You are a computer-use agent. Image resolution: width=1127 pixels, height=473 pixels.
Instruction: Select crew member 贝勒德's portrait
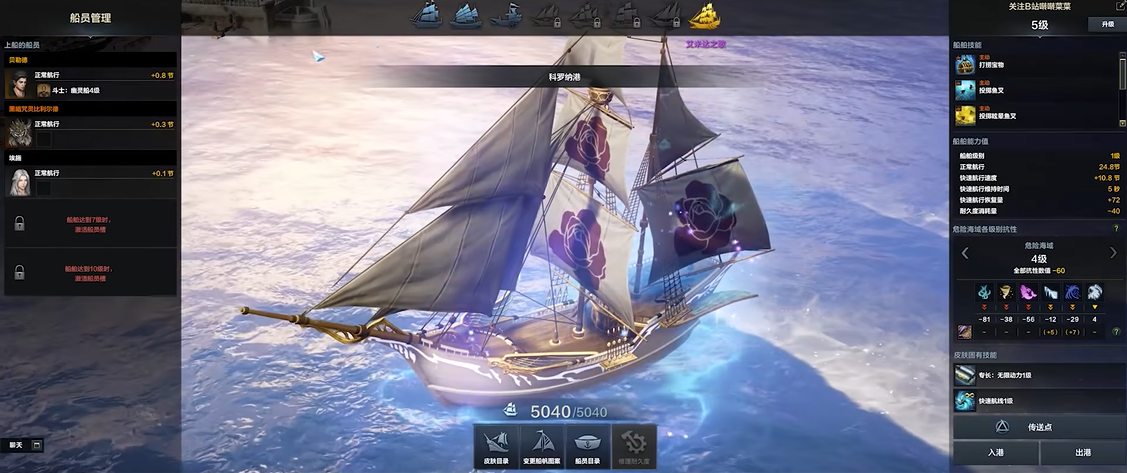pyautogui.click(x=18, y=85)
